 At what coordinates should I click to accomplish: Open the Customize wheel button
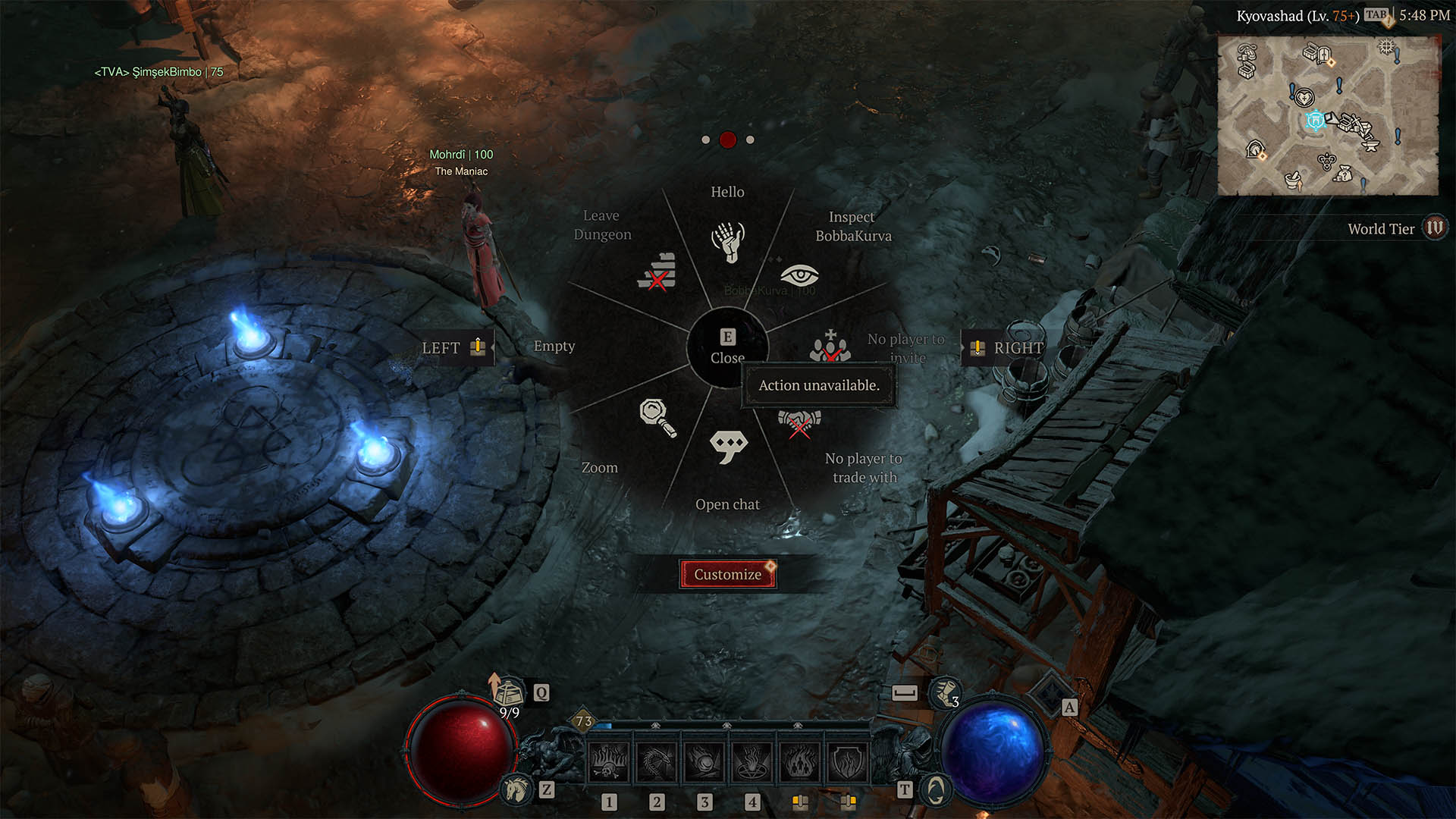[x=728, y=574]
